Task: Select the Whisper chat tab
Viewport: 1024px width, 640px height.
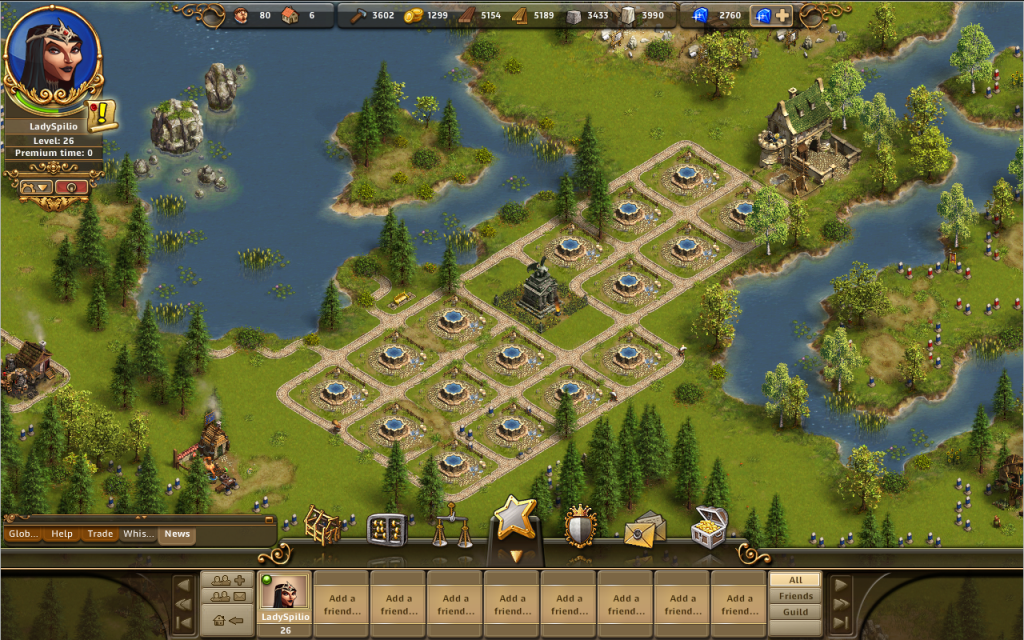Action: 138,534
